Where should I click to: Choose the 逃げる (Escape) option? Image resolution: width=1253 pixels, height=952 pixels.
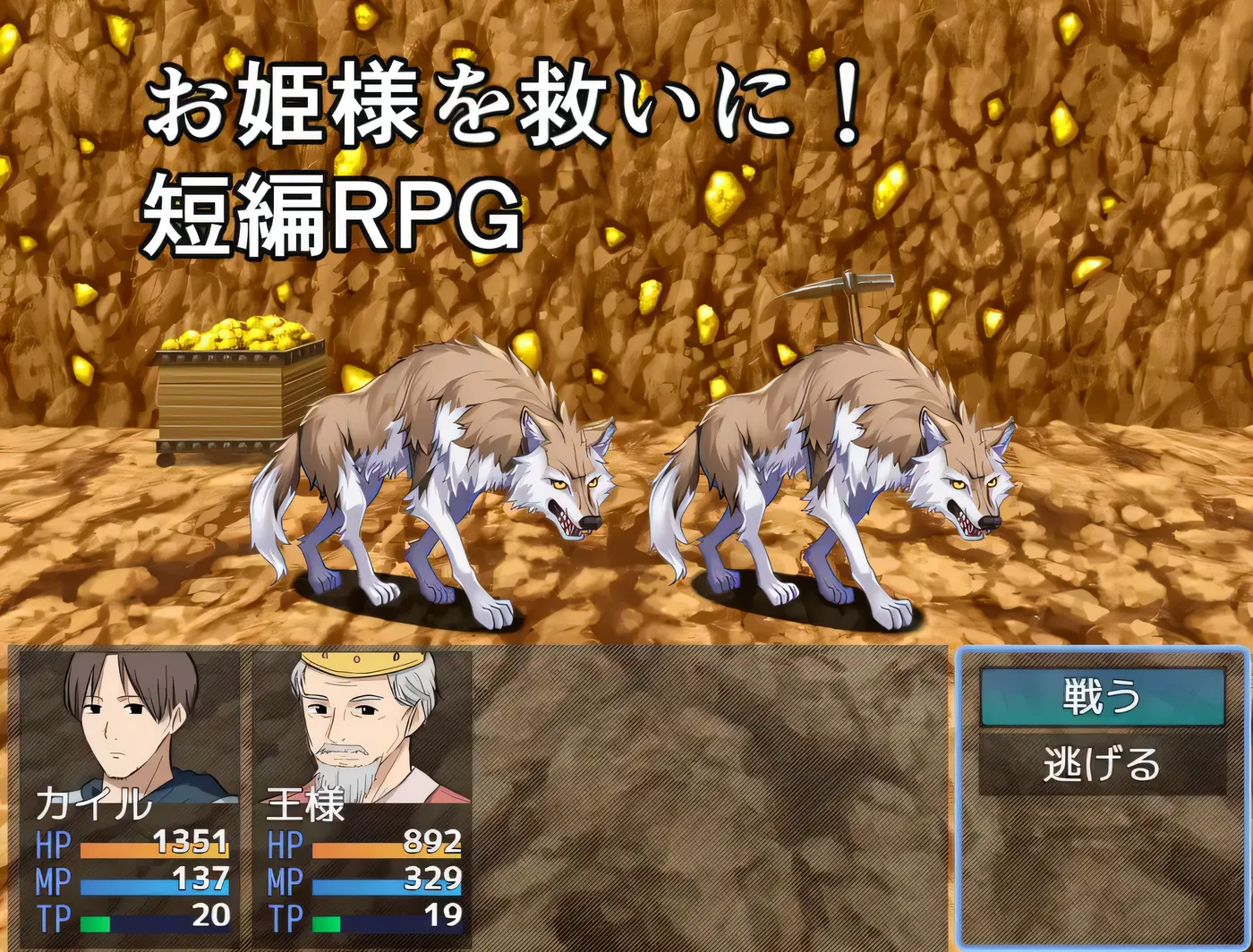tap(1103, 765)
